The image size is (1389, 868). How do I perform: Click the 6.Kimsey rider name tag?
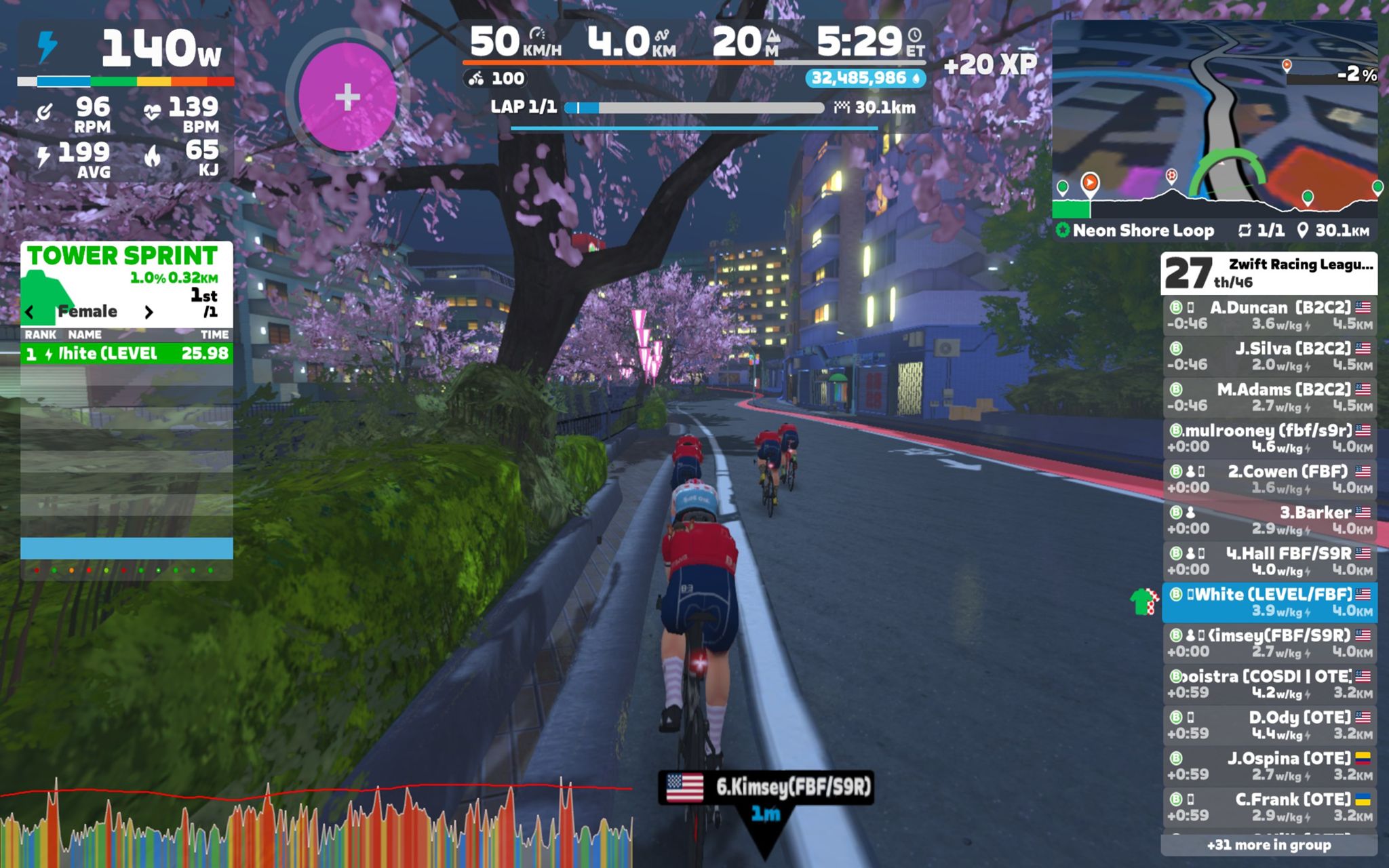coord(766,787)
